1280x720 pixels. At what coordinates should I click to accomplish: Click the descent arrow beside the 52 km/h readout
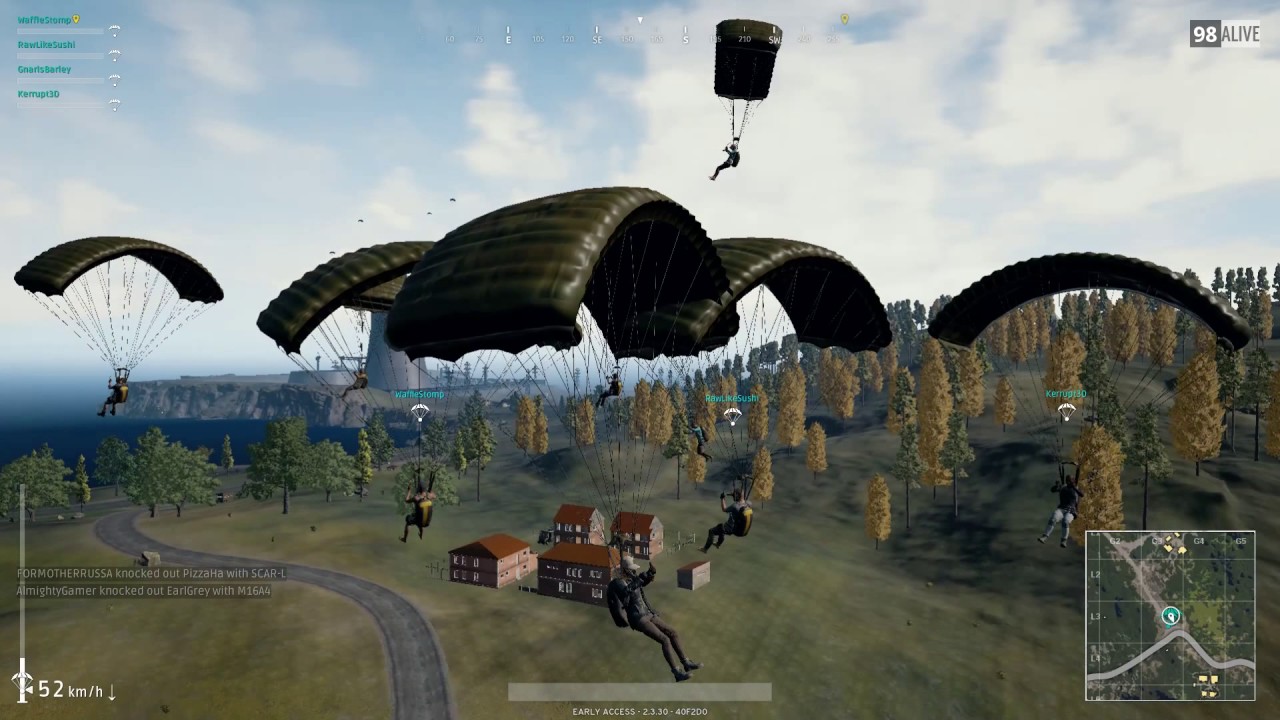[x=111, y=690]
